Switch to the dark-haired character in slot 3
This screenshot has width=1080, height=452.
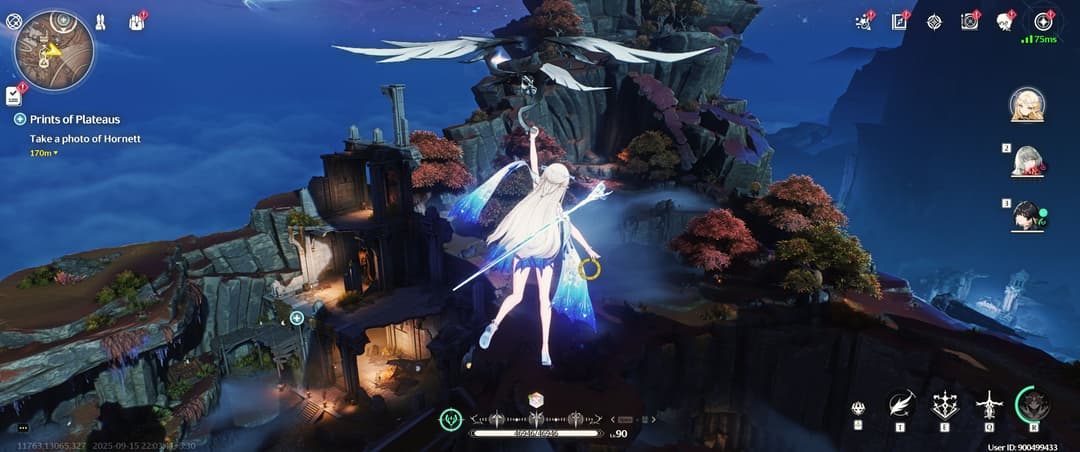pyautogui.click(x=1027, y=215)
